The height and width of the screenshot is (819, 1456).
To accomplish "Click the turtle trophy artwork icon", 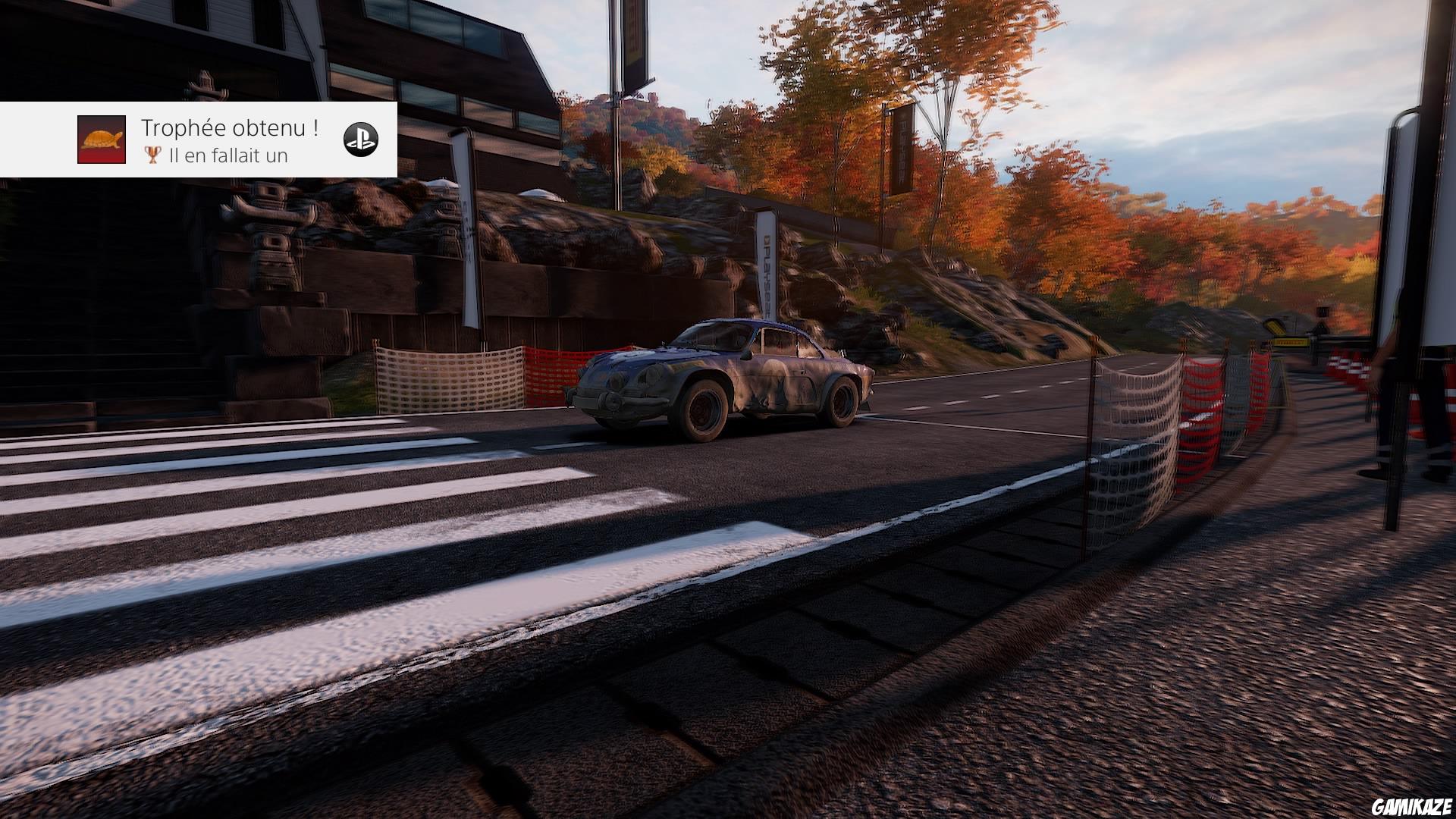I will pos(102,141).
